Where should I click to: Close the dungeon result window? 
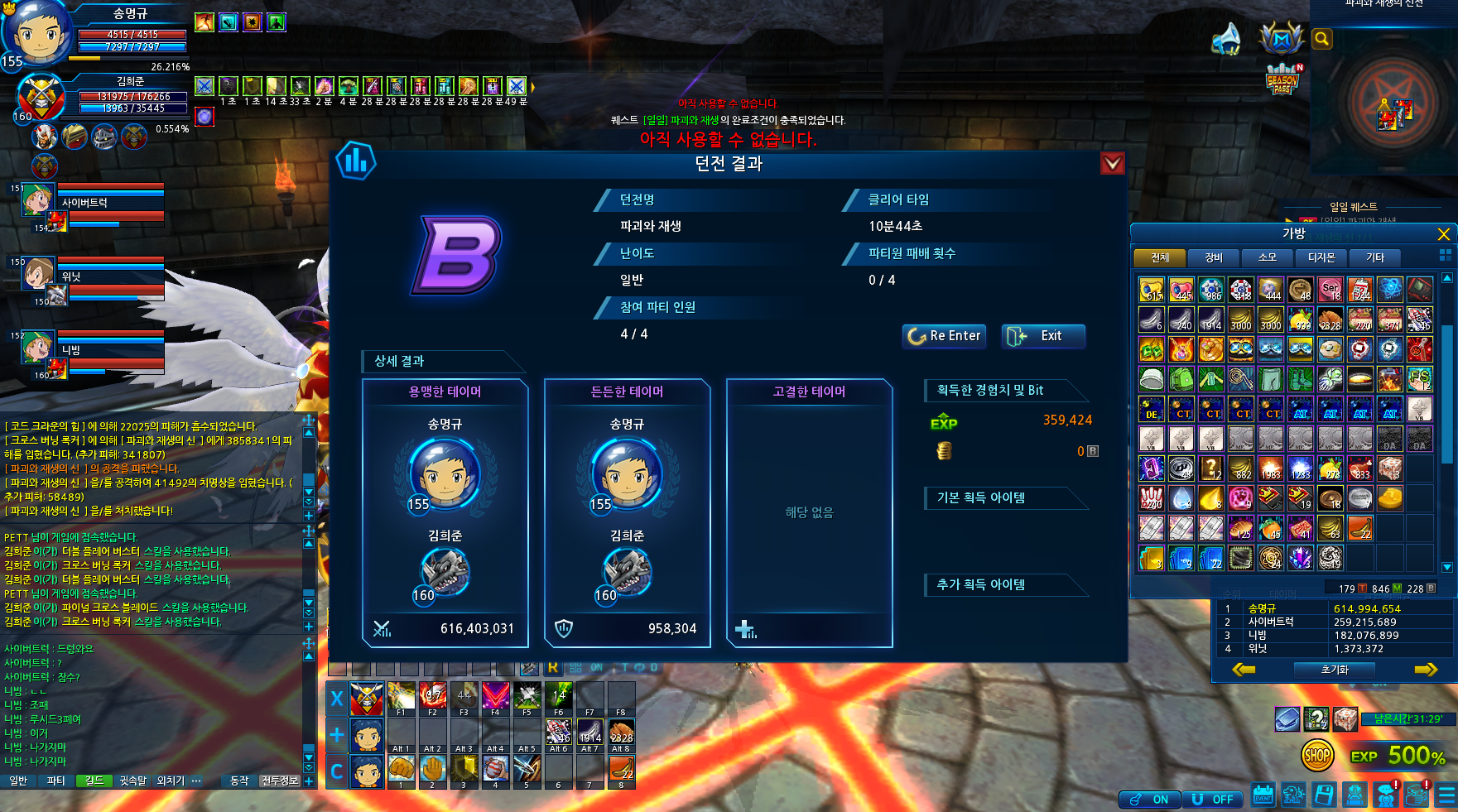tap(1112, 163)
